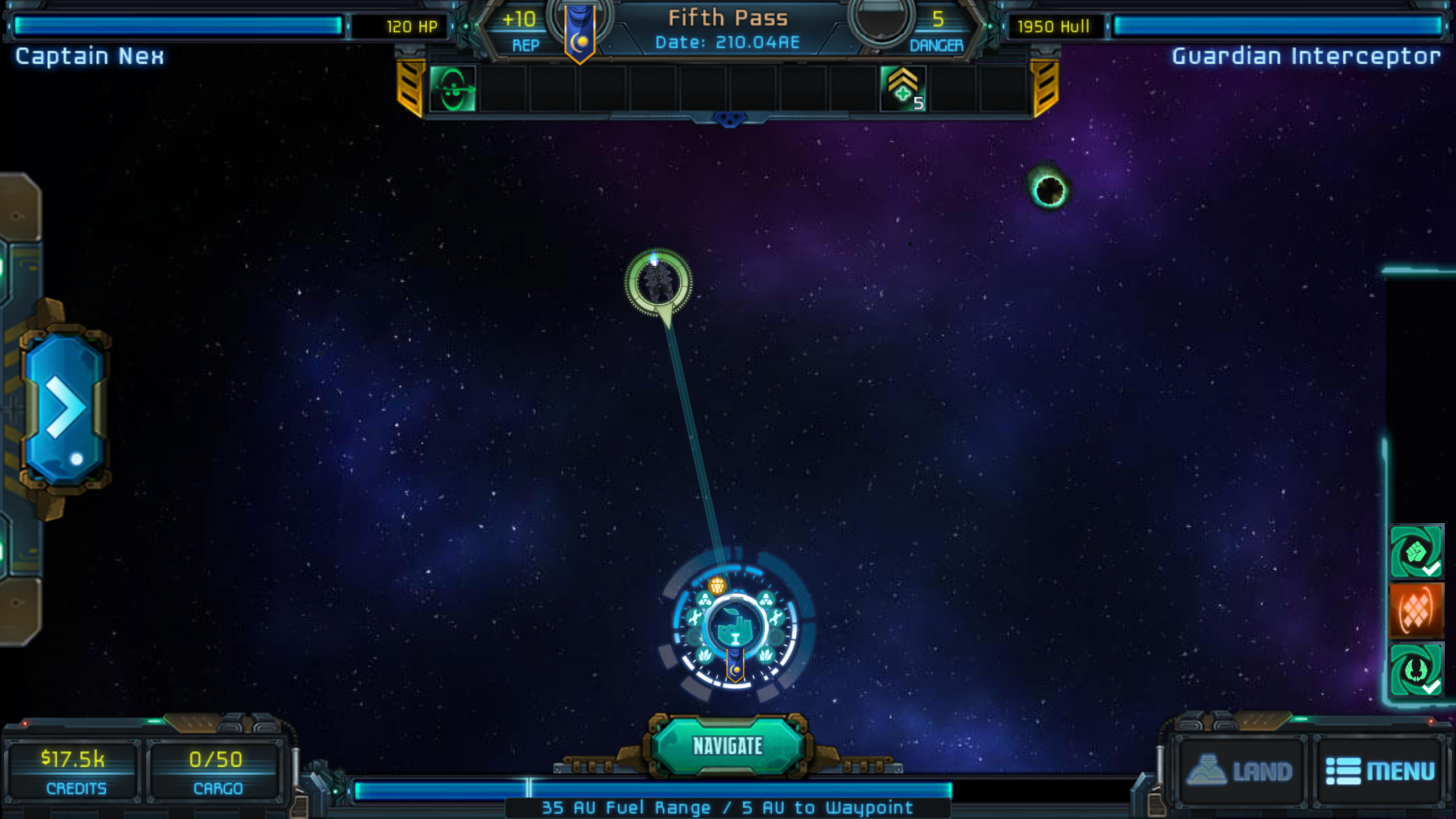Viewport: 1456px width, 819px height.
Task: Toggle the green fist conflict indicator
Action: [1417, 555]
